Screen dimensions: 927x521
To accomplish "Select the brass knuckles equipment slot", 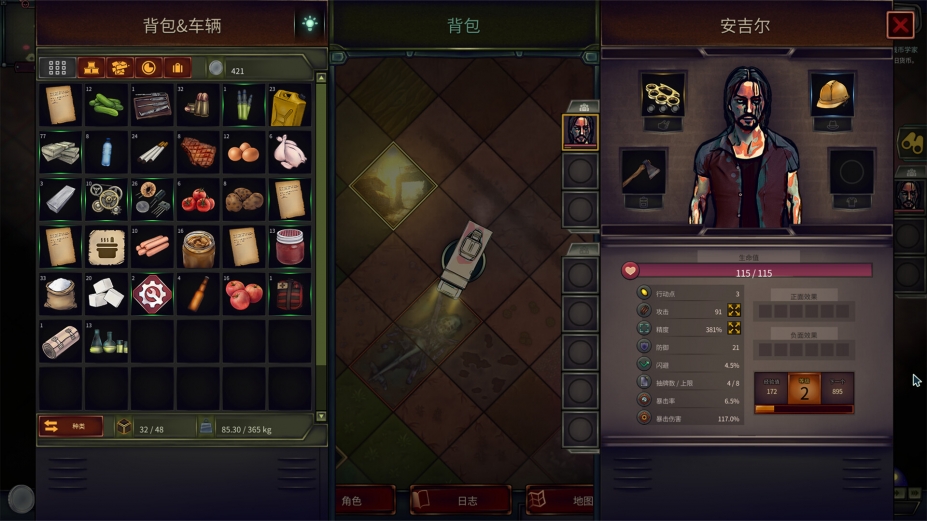I will tap(663, 94).
